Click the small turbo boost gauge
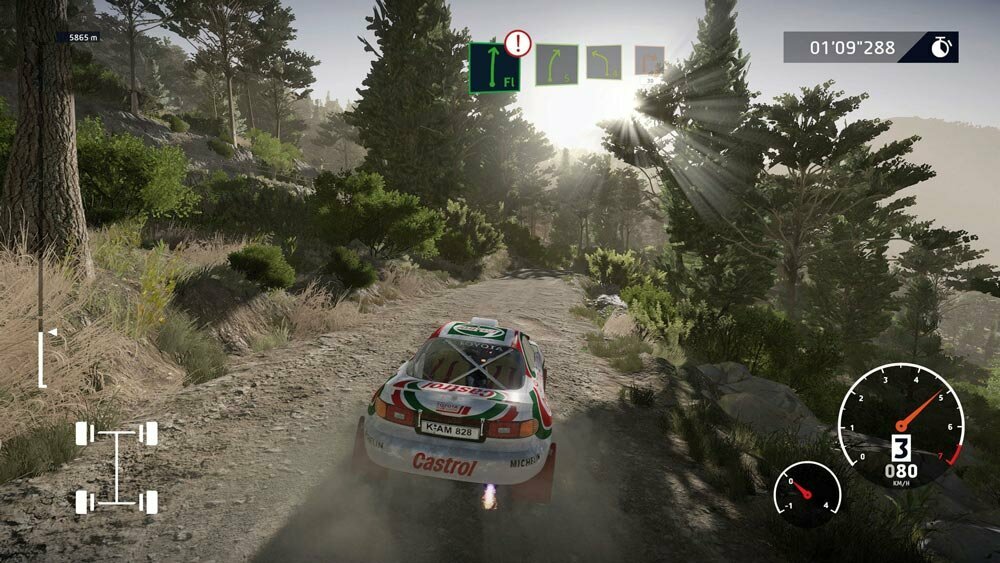Image resolution: width=1000 pixels, height=563 pixels. coord(806,493)
